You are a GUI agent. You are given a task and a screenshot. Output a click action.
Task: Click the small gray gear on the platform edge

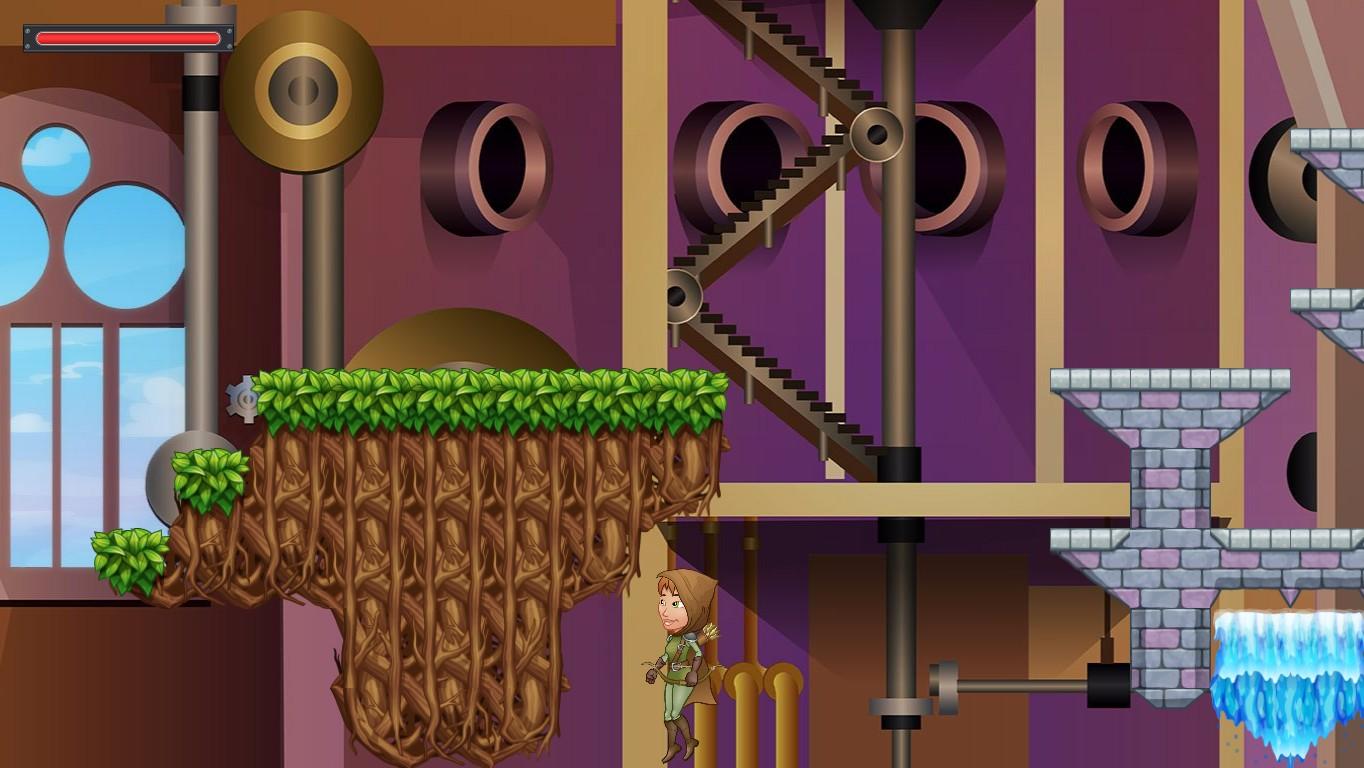(x=243, y=398)
